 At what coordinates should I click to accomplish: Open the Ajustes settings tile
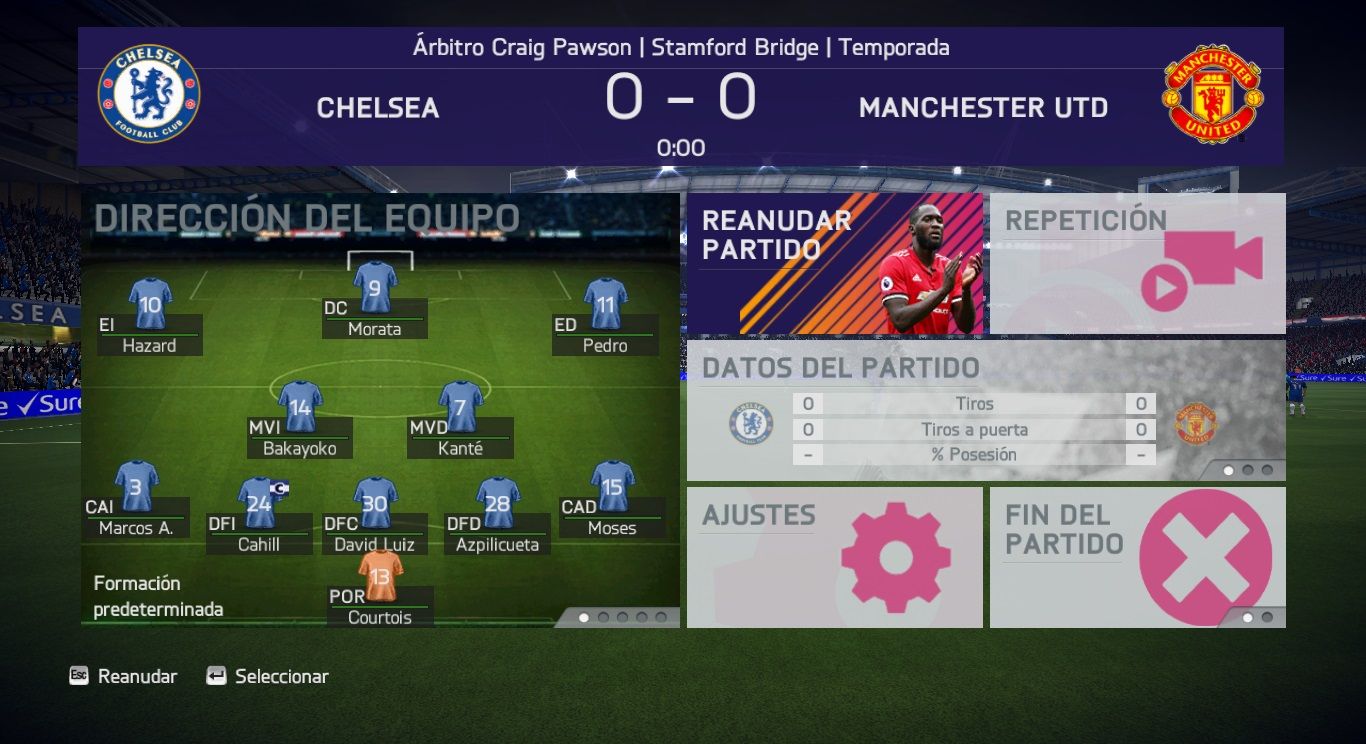pyautogui.click(x=834, y=557)
